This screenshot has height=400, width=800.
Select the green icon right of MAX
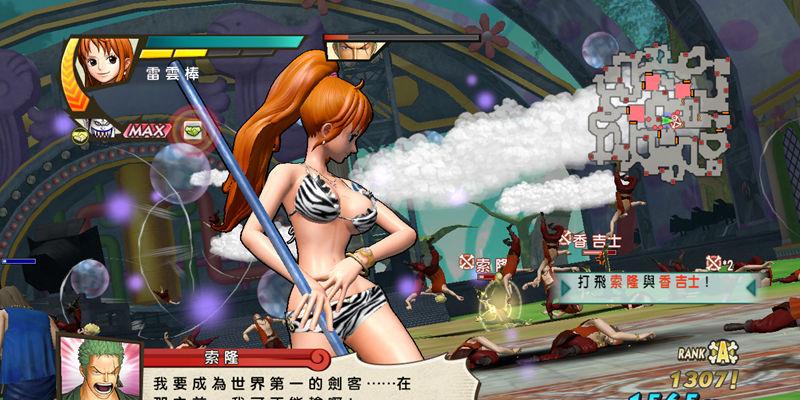(191, 128)
